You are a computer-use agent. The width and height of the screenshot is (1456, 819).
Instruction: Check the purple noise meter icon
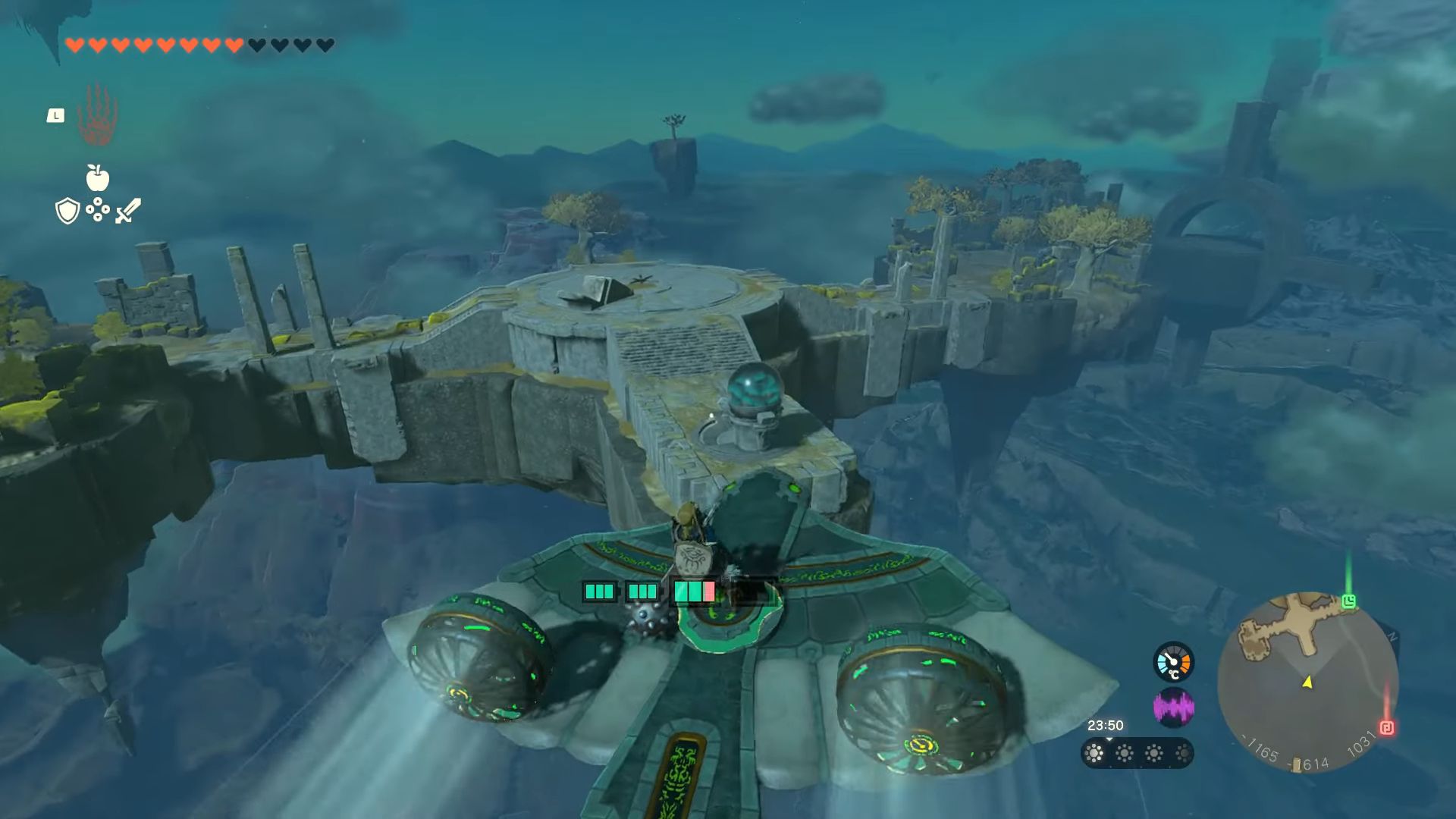1173,708
